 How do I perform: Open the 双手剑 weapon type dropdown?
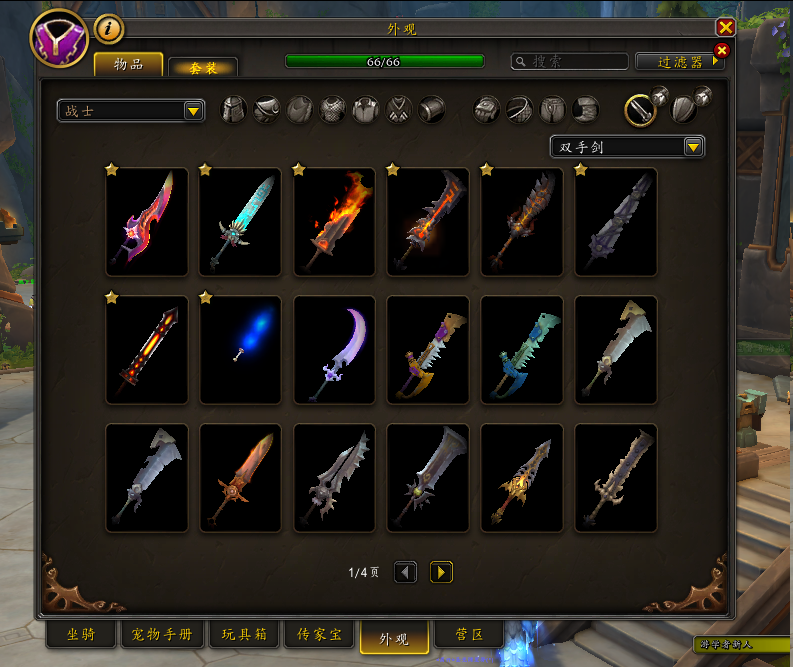point(627,147)
